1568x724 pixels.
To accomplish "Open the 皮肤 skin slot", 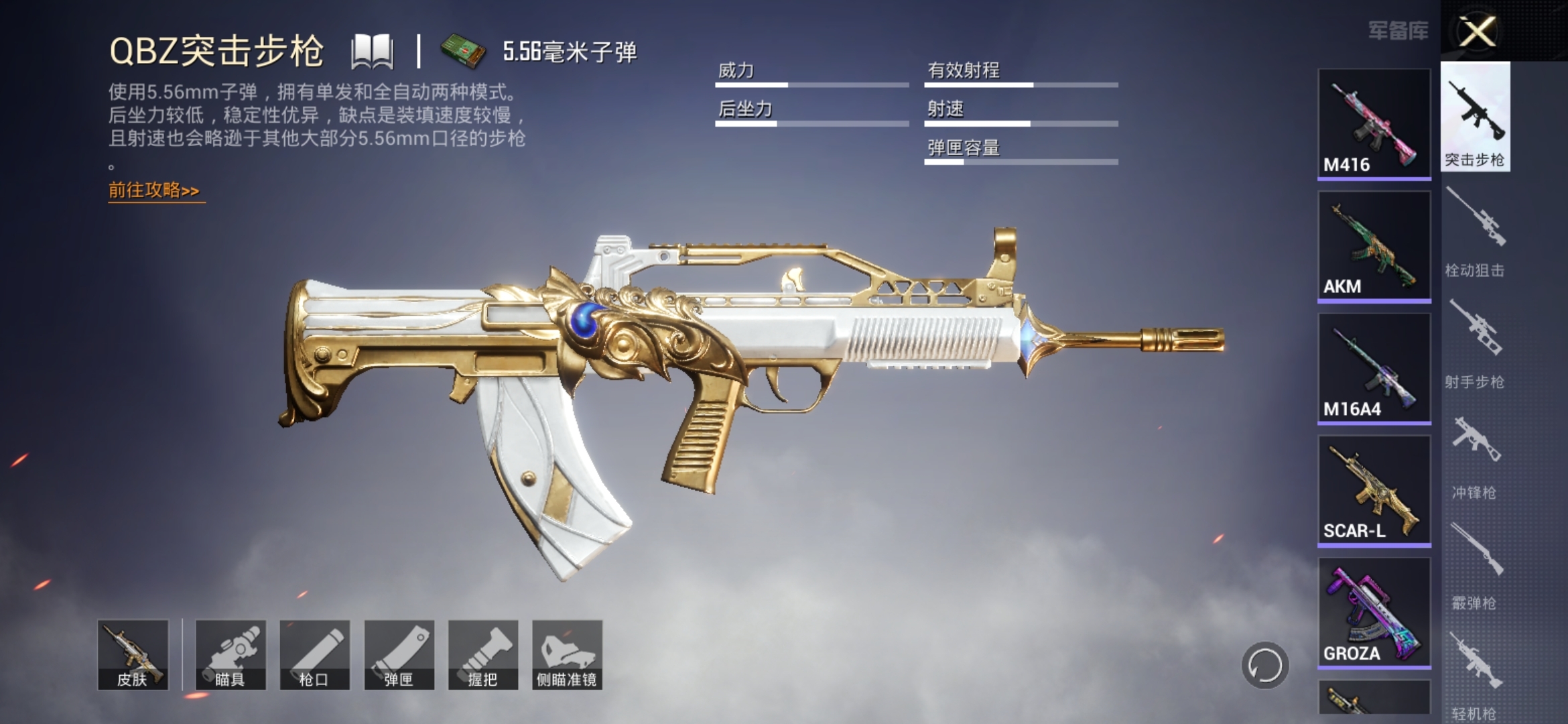I will [x=133, y=654].
